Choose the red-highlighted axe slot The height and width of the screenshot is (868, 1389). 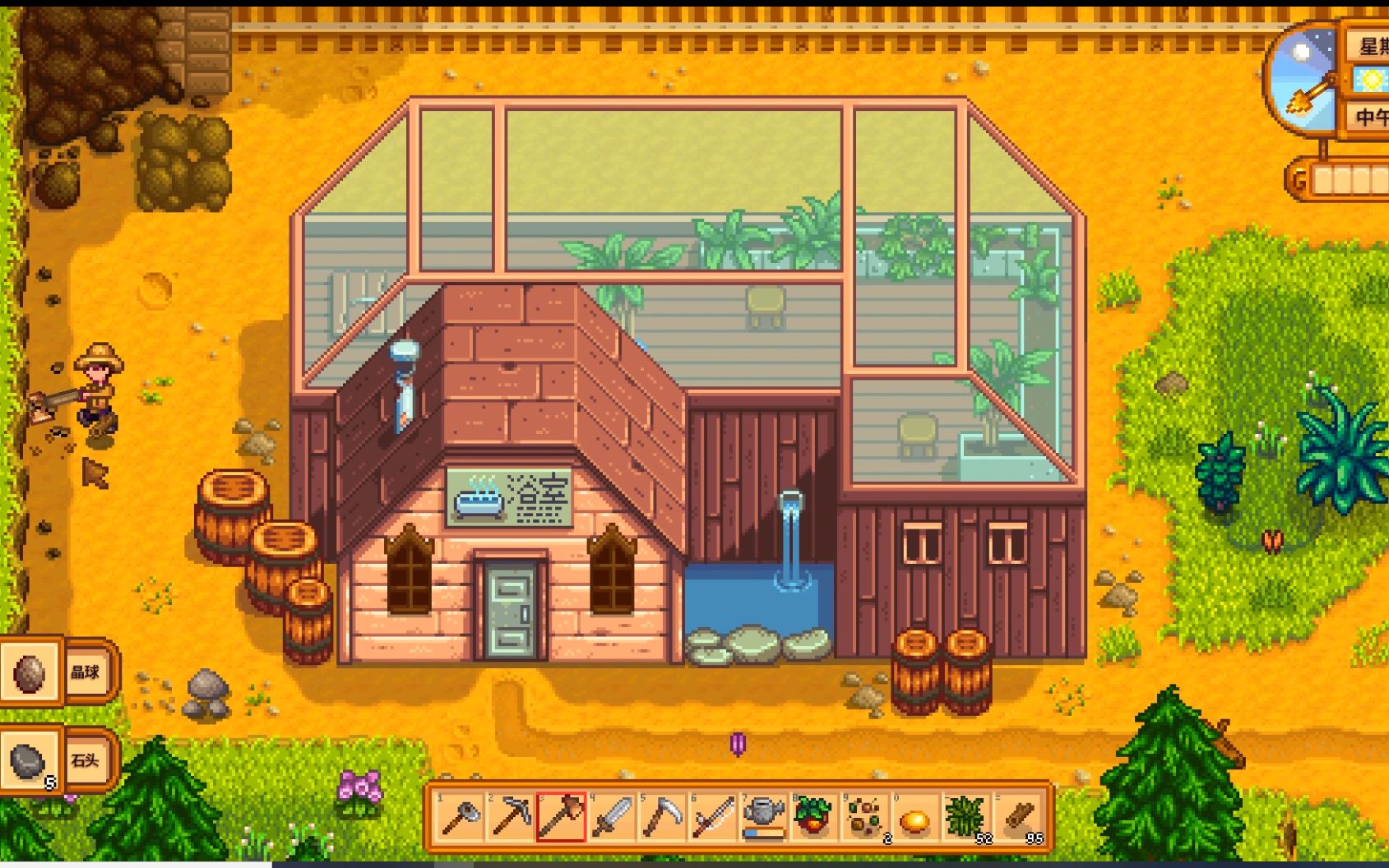click(562, 818)
